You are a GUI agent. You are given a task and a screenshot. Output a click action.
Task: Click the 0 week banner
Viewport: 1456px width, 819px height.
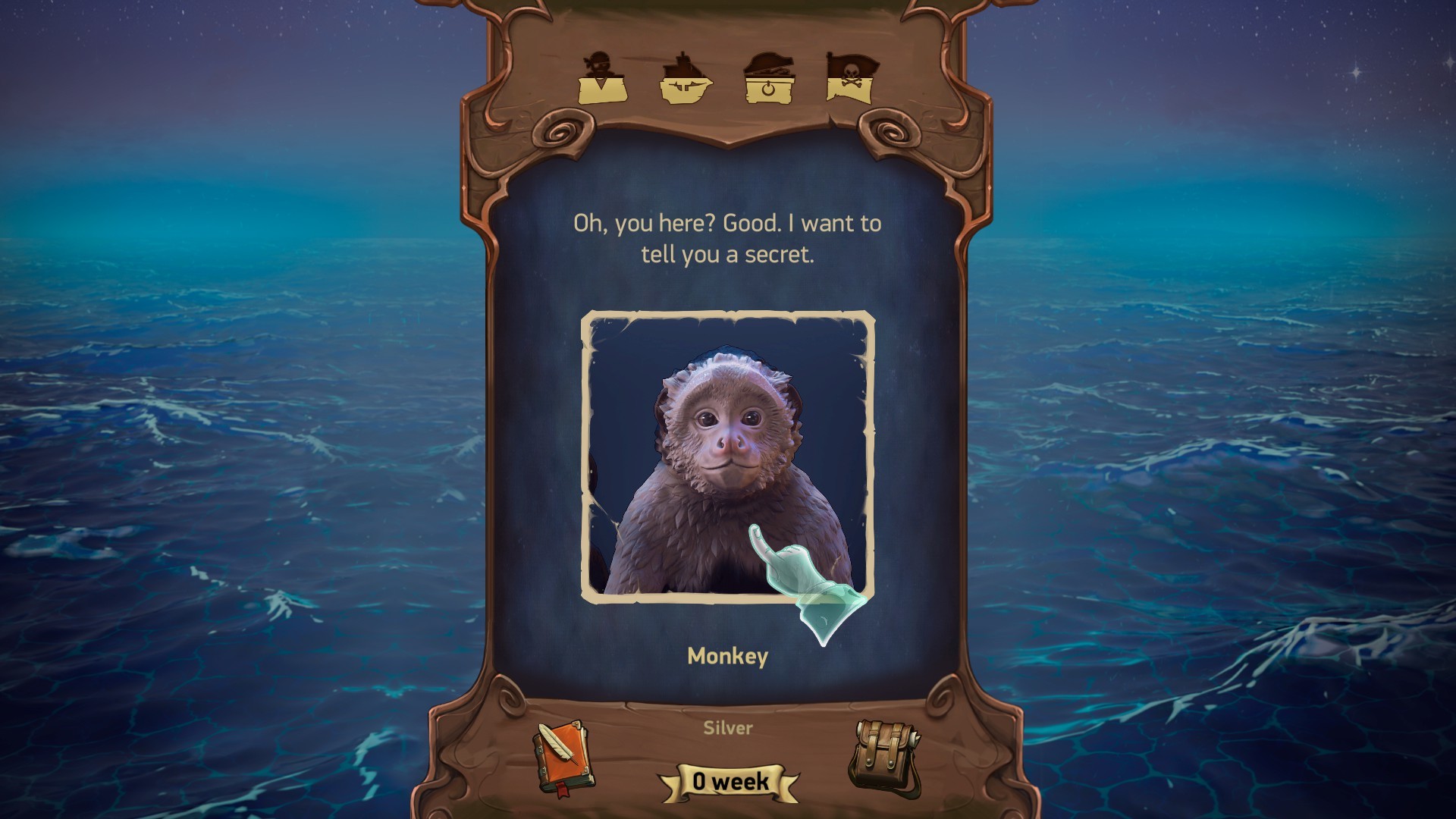(x=726, y=783)
